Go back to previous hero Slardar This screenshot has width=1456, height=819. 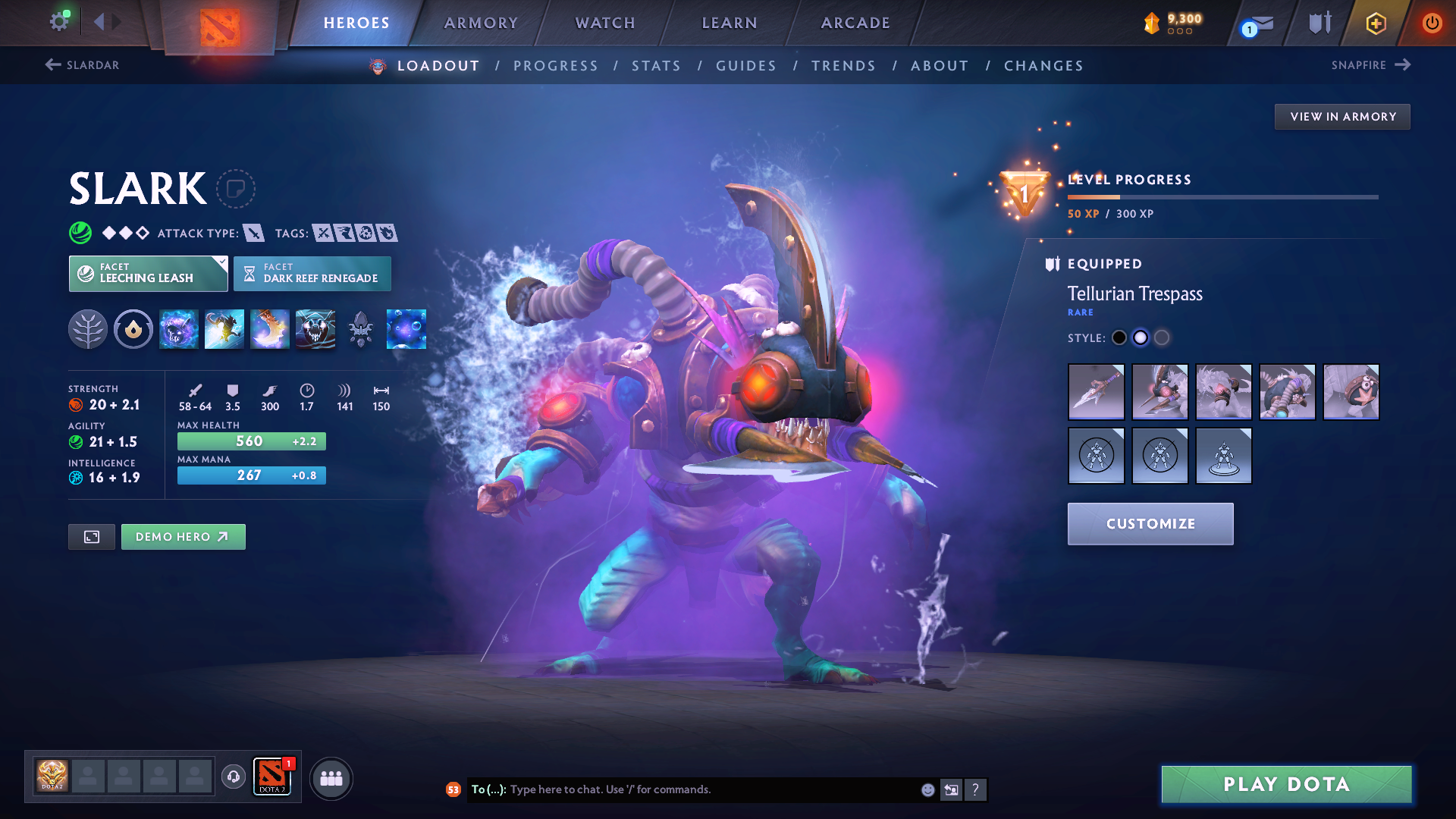coord(82,65)
